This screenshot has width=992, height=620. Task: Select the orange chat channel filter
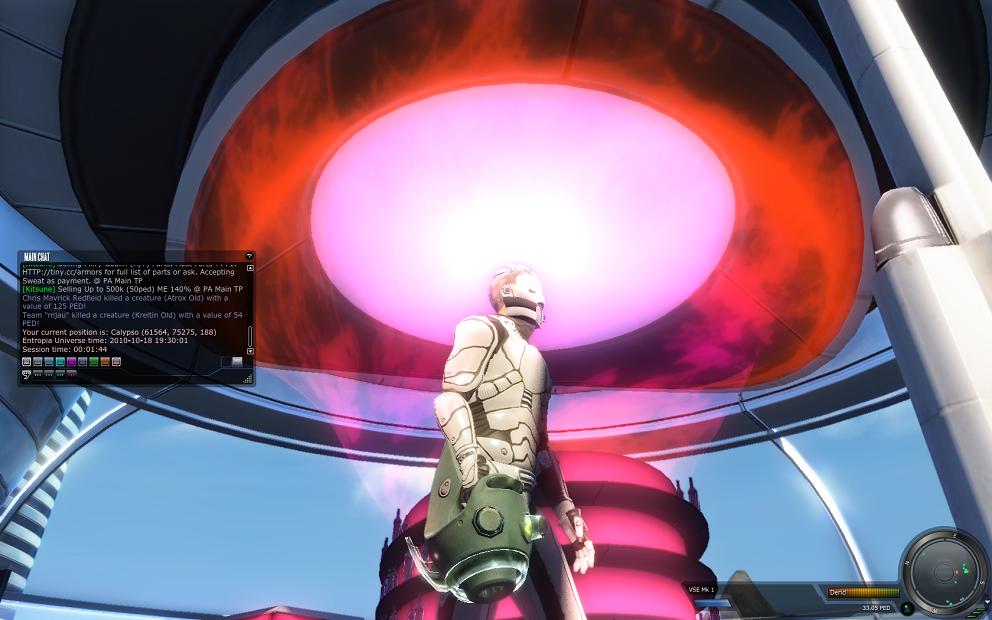coord(105,362)
